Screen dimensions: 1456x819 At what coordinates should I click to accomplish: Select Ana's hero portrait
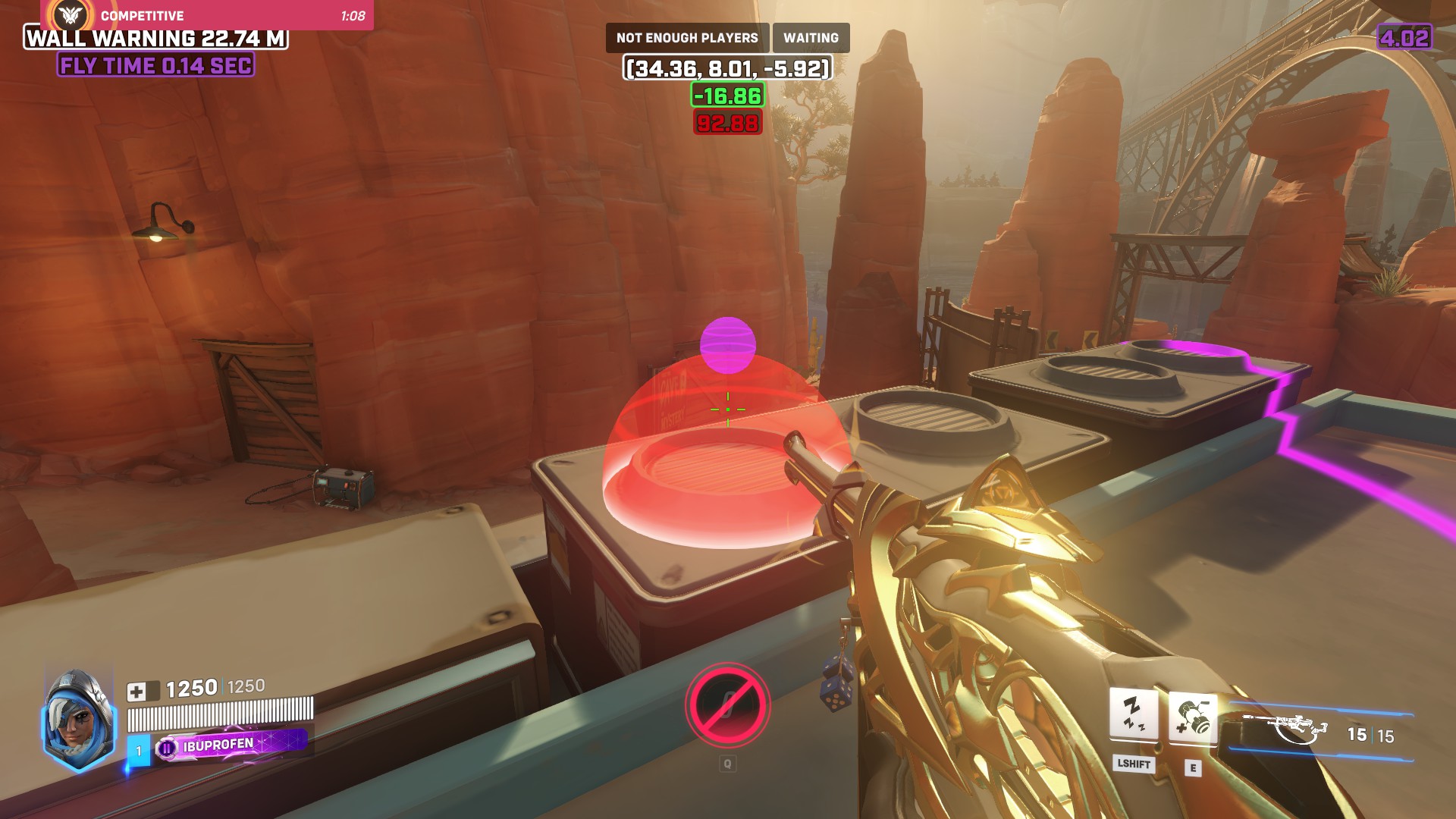[78, 720]
